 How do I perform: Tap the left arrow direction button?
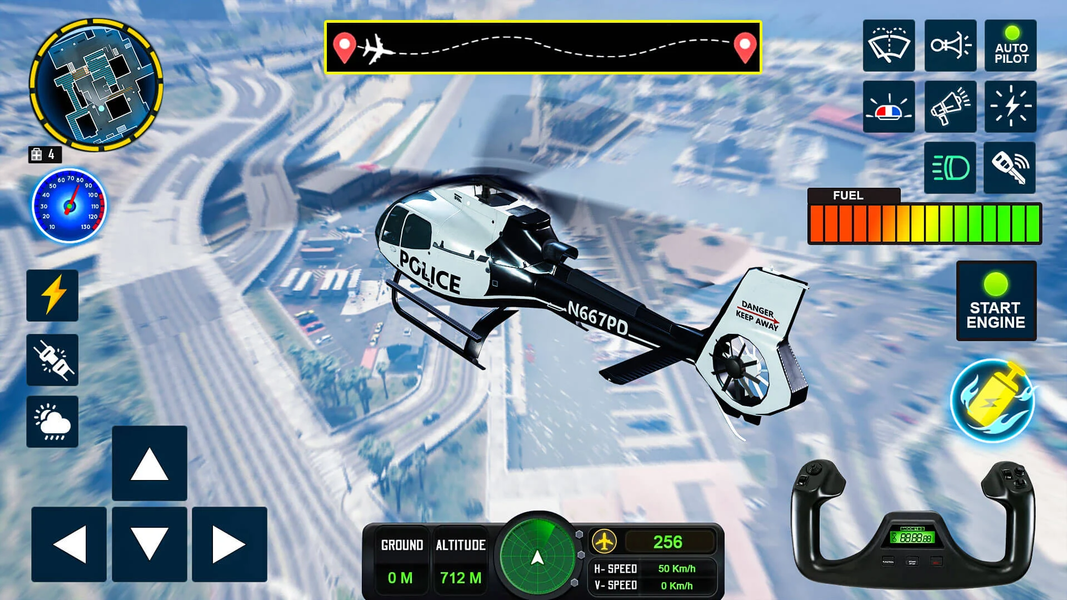tap(69, 544)
